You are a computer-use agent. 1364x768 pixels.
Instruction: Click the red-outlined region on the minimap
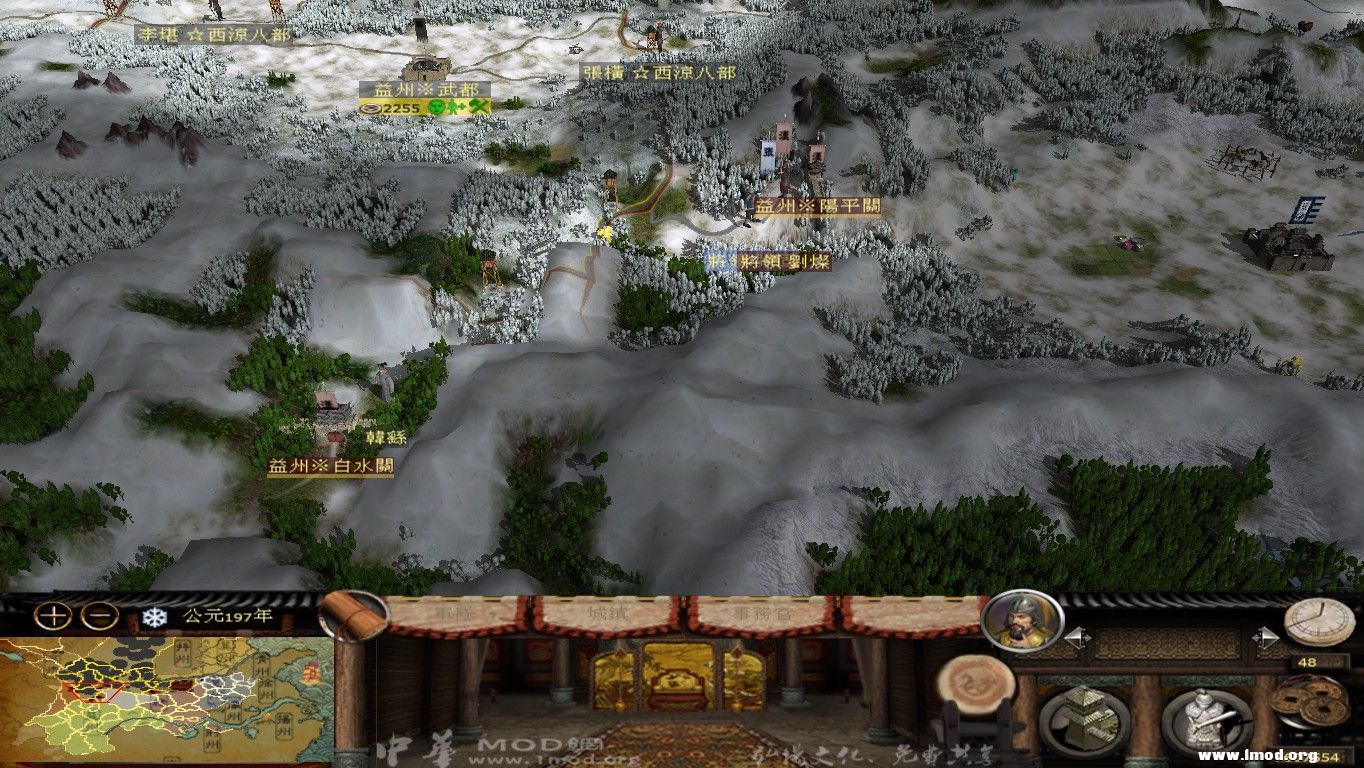pyautogui.click(x=95, y=690)
